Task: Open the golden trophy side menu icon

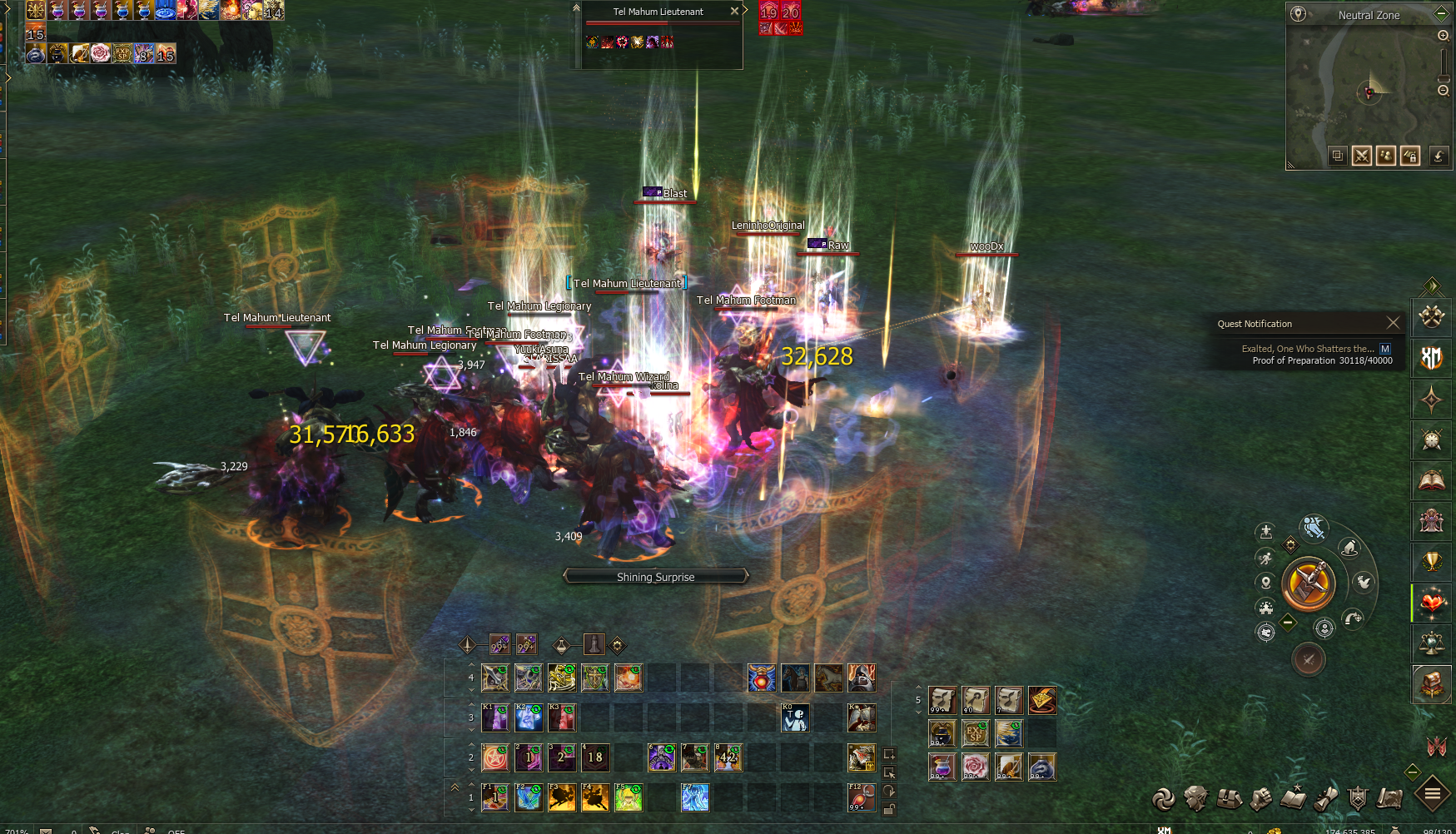Action: coord(1432,562)
